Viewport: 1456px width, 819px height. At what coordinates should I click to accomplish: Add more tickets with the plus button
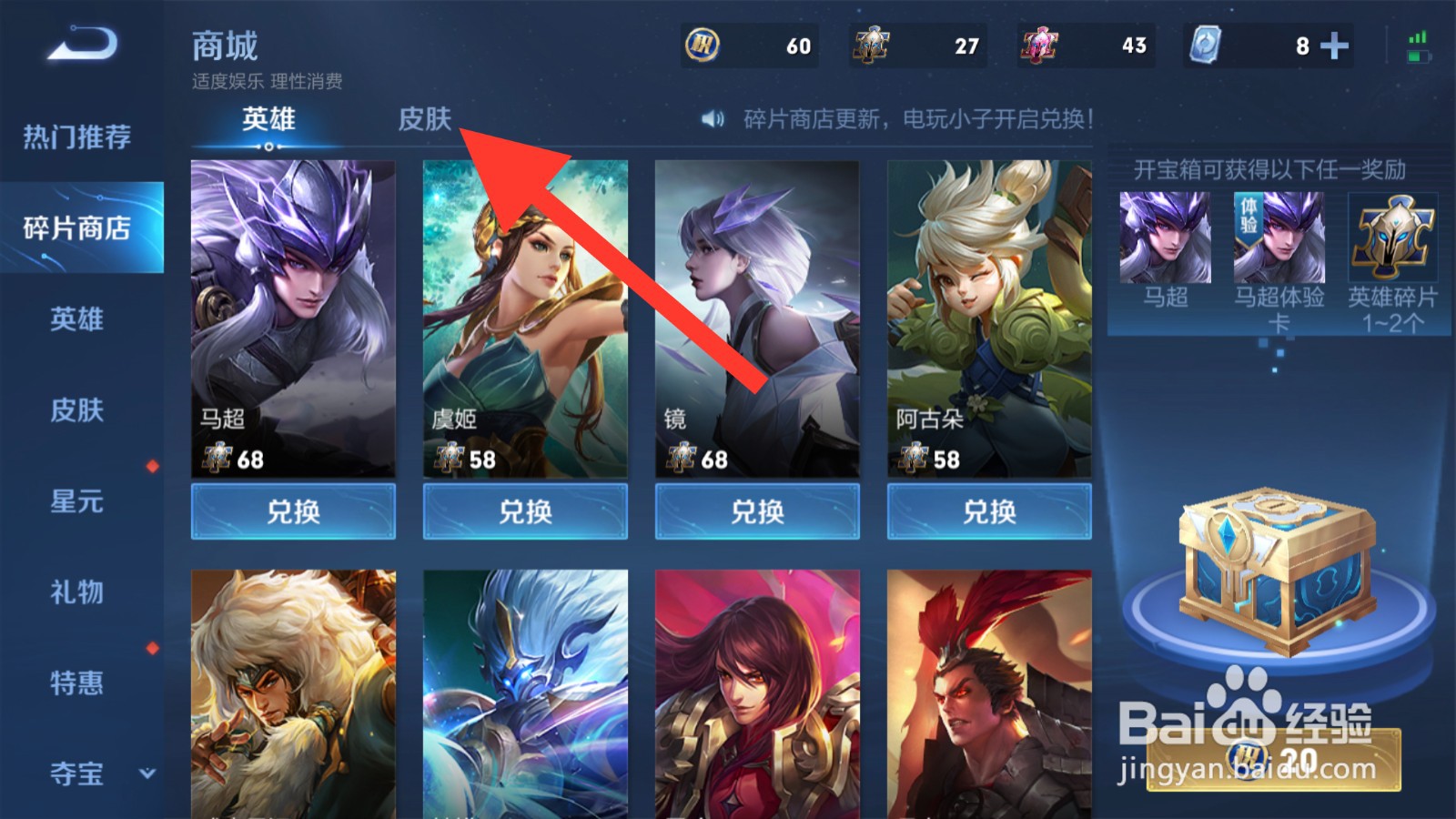point(1334,45)
